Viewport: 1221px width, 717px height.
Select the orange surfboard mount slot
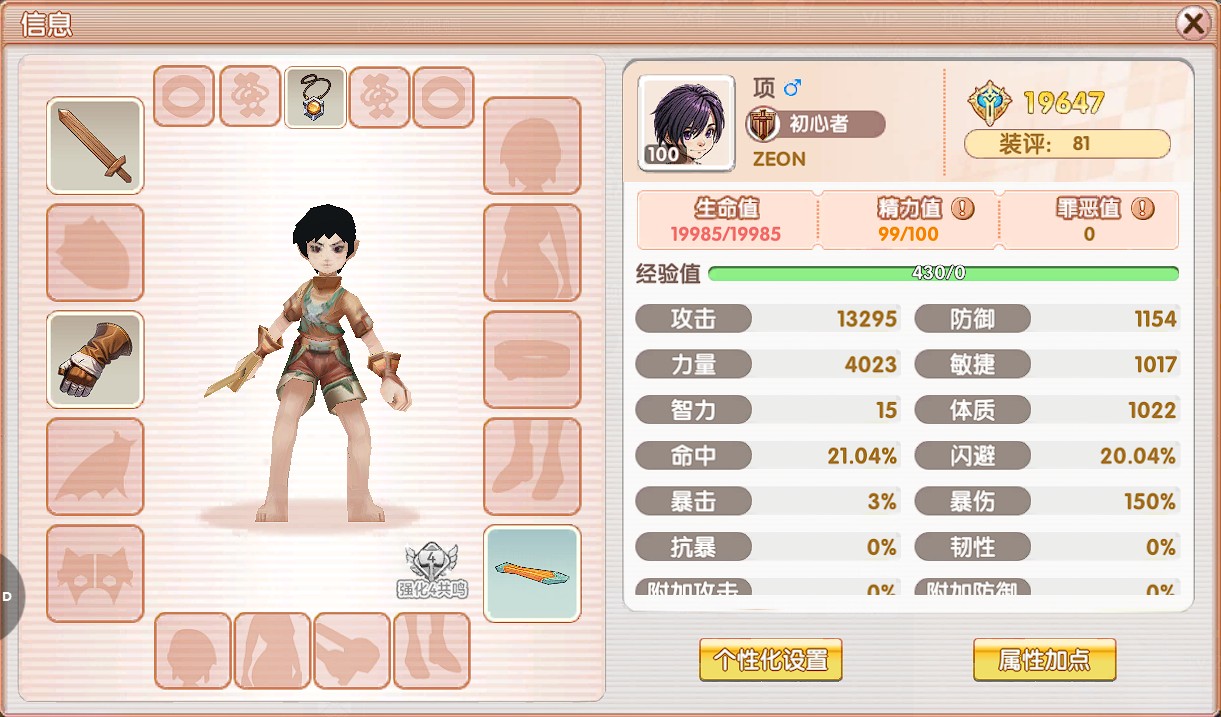[x=532, y=574]
